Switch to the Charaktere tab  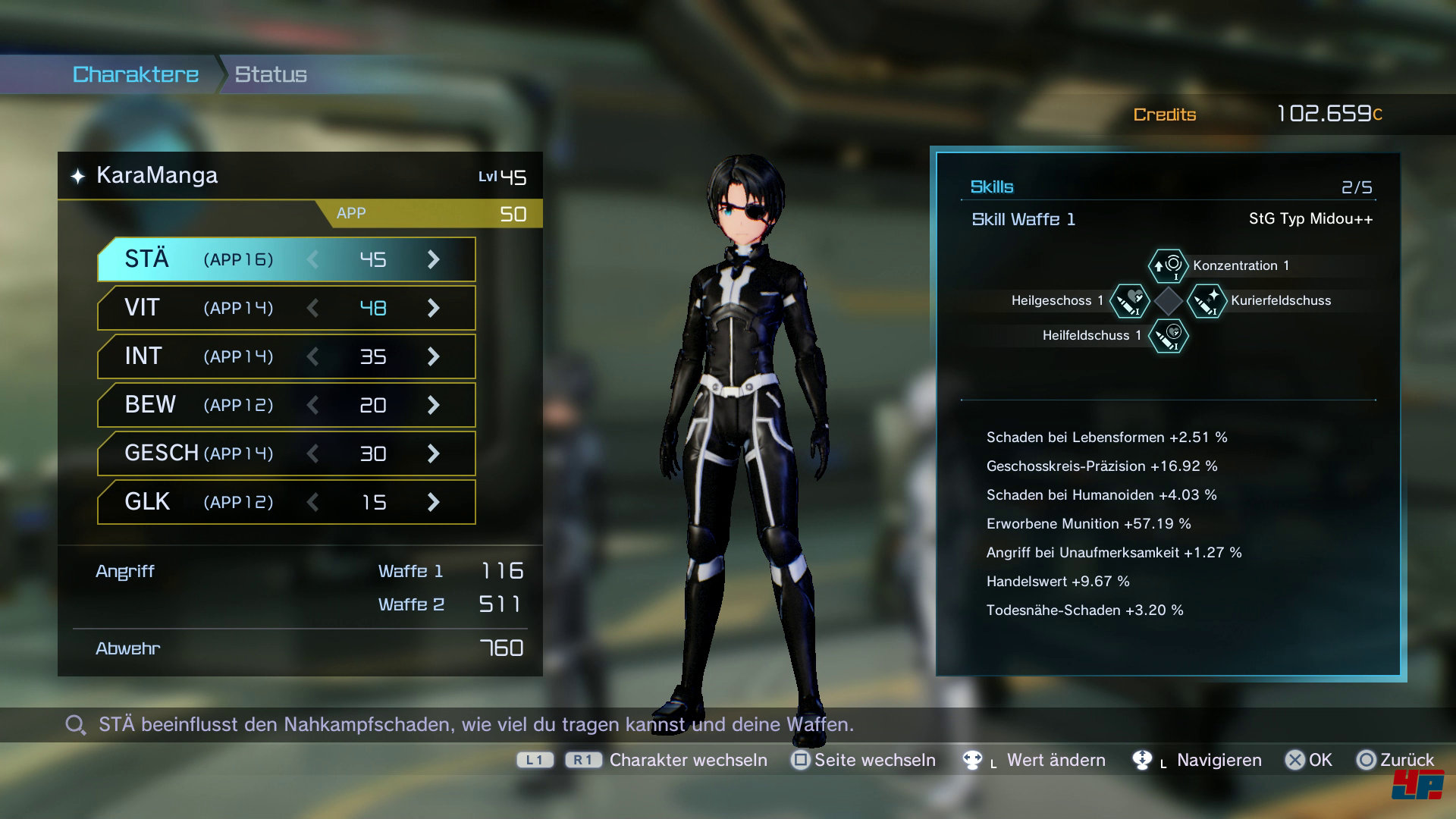(136, 74)
